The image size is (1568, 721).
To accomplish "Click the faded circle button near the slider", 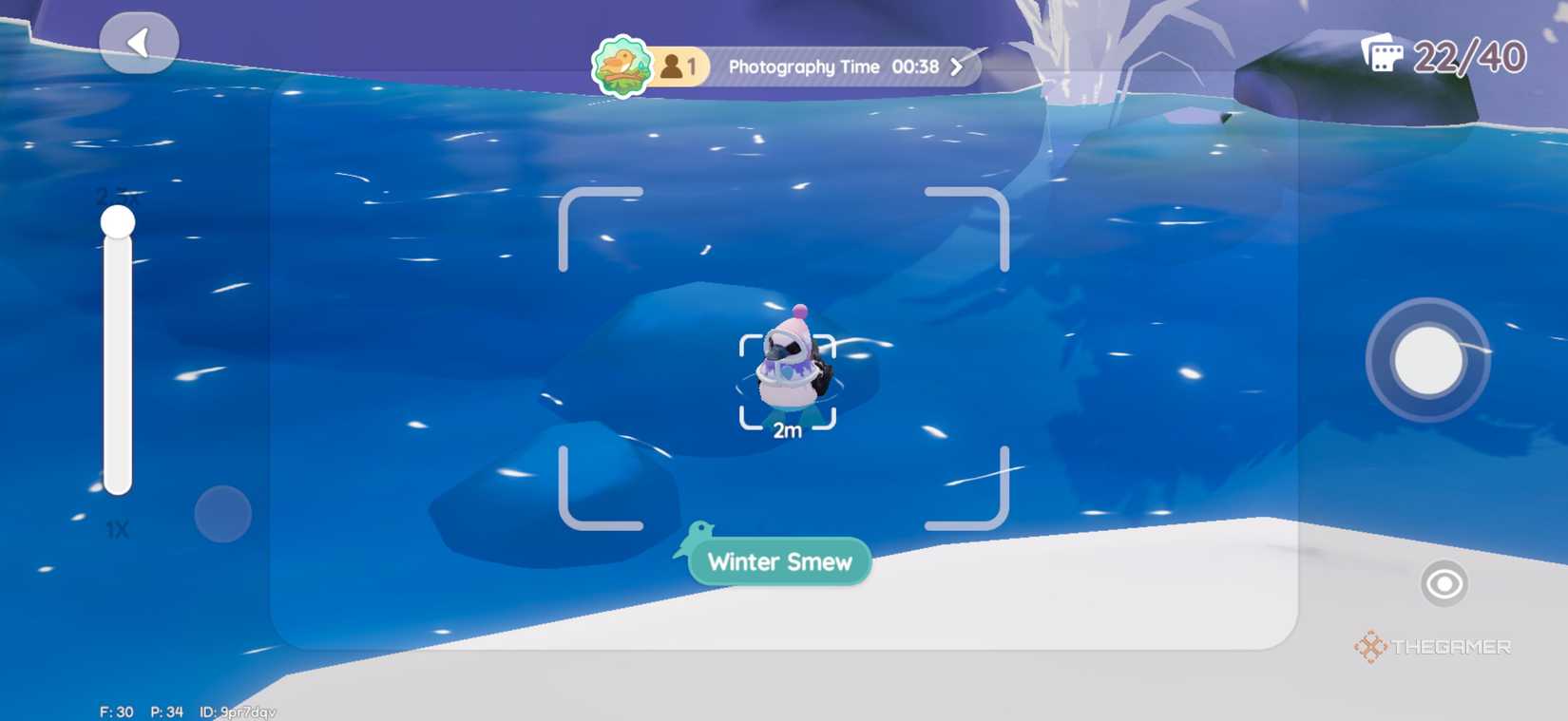I will 223,512.
